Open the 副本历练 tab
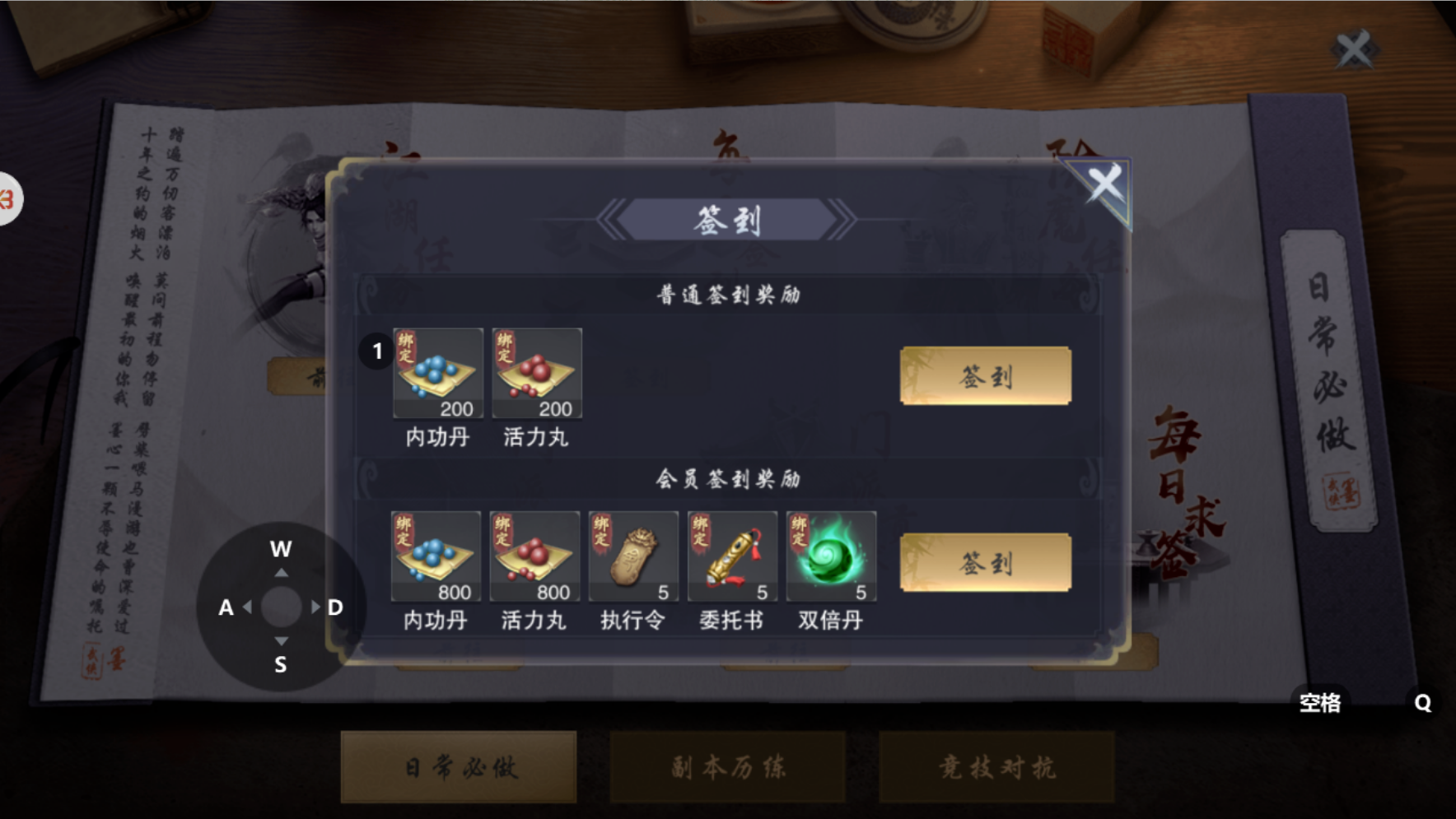Image resolution: width=1456 pixels, height=819 pixels. tap(728, 766)
